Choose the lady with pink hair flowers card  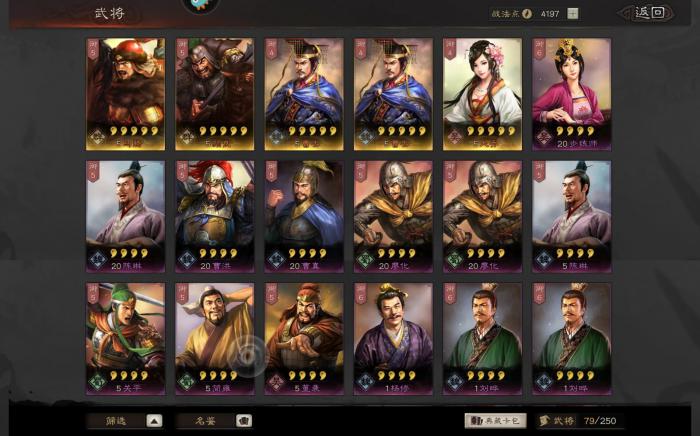pyautogui.click(x=482, y=93)
